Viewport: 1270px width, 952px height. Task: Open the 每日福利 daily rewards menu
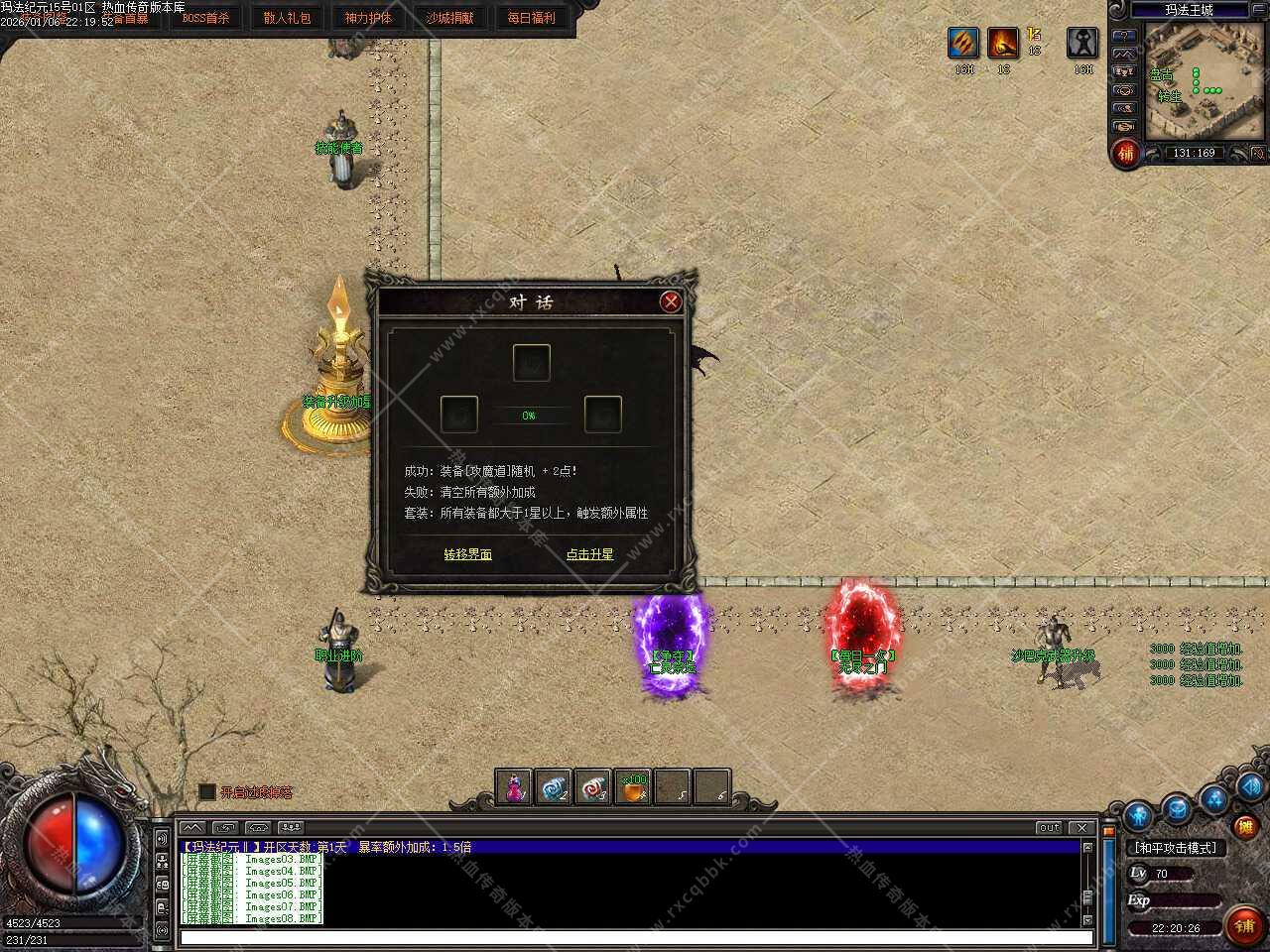[x=531, y=18]
